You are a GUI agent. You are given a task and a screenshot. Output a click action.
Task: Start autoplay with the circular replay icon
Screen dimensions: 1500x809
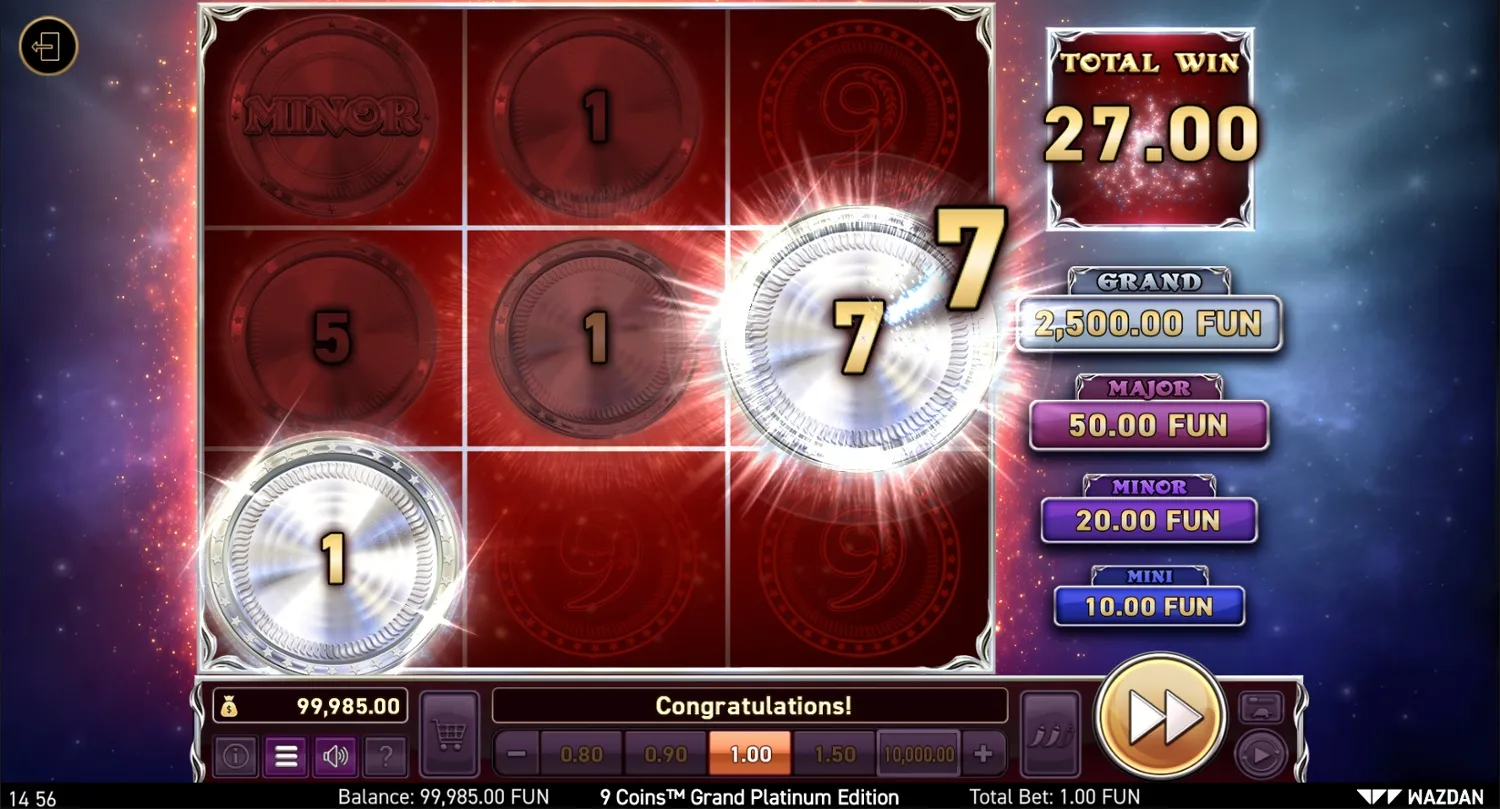[x=1260, y=752]
